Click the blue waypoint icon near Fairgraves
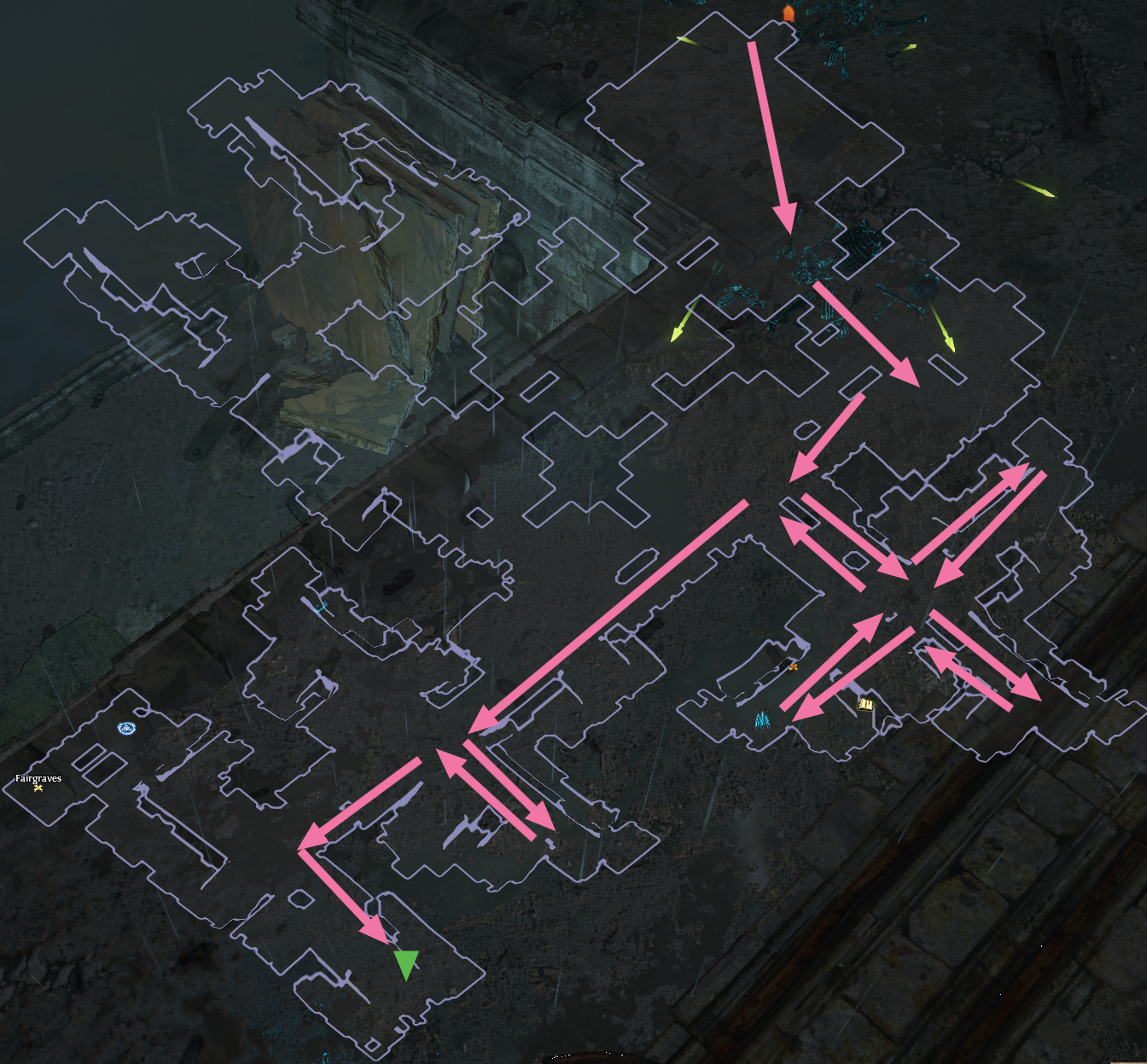This screenshot has height=1064, width=1147. click(126, 728)
